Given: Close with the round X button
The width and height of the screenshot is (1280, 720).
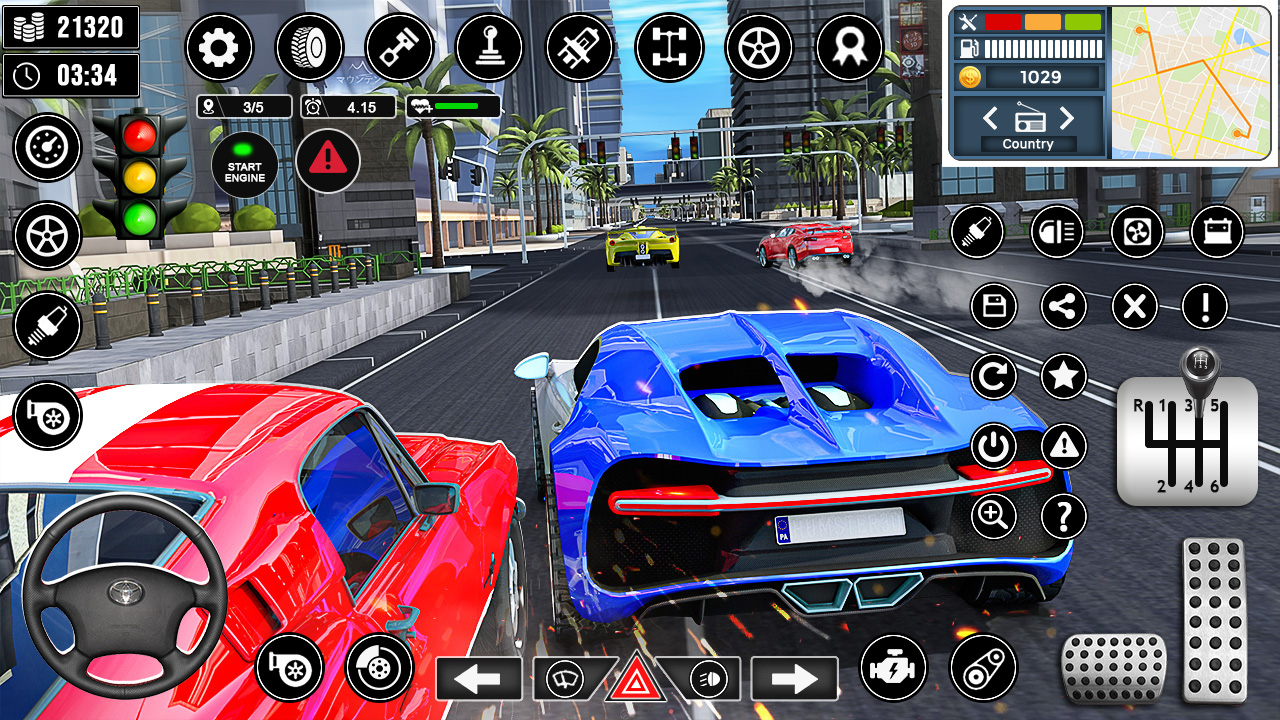Looking at the screenshot, I should click(x=1135, y=306).
